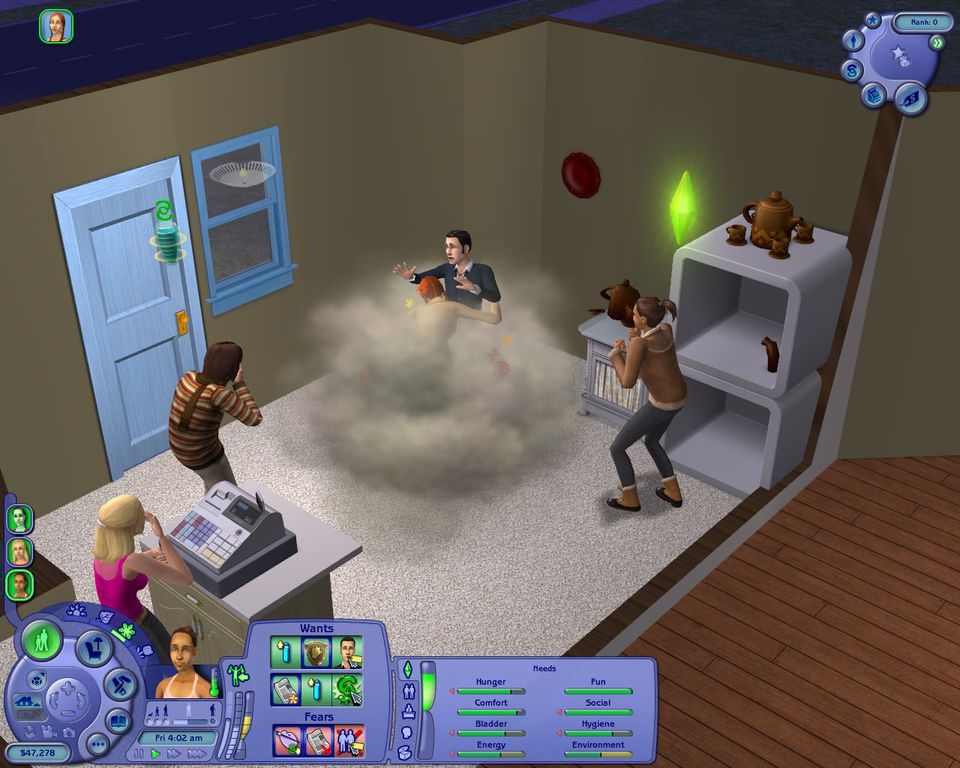Open the Story mode book button
This screenshot has height=768, width=960.
pyautogui.click(x=118, y=720)
